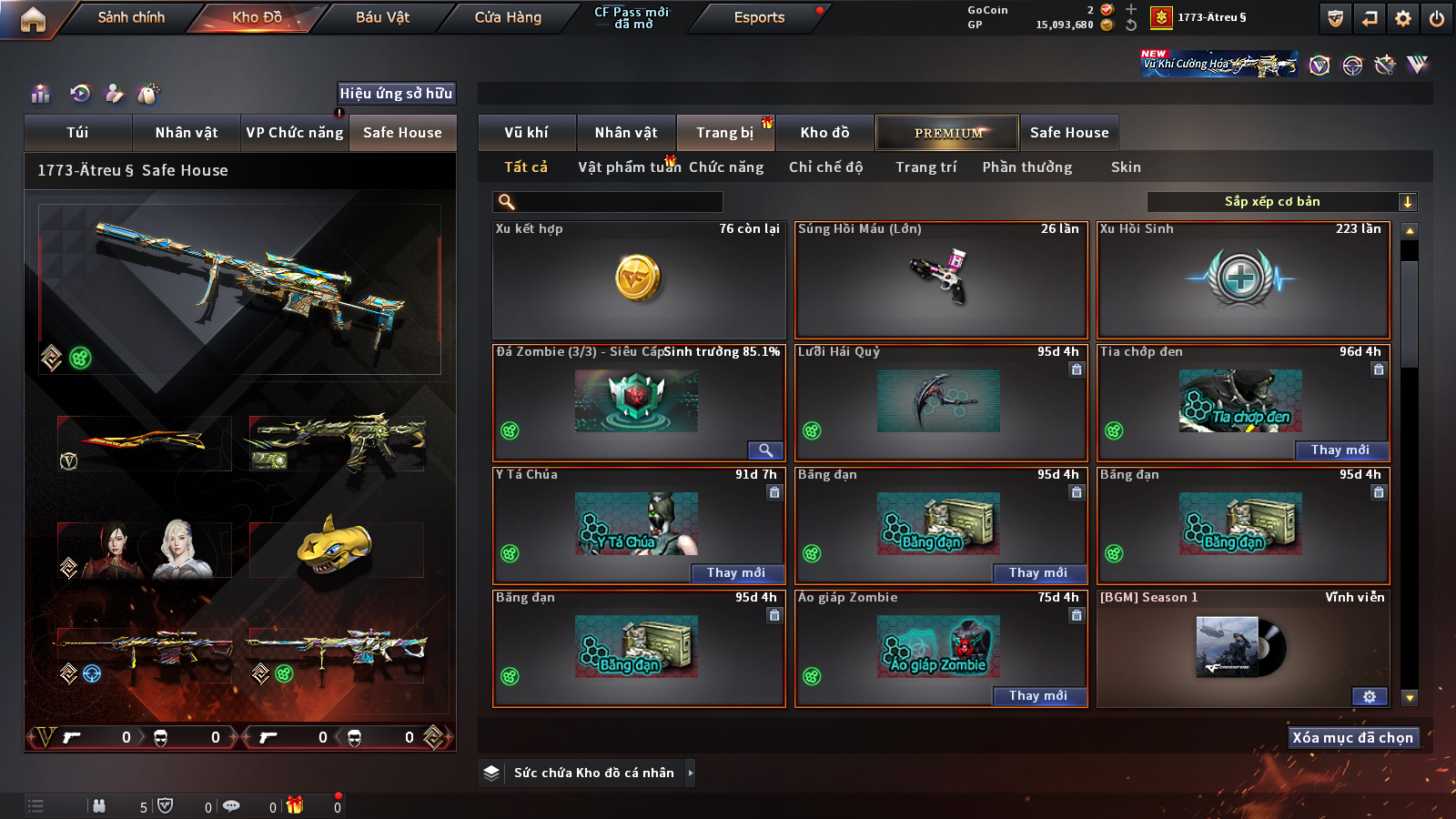Select the Chế độ filter tab
This screenshot has width=1456, height=819.
point(825,167)
